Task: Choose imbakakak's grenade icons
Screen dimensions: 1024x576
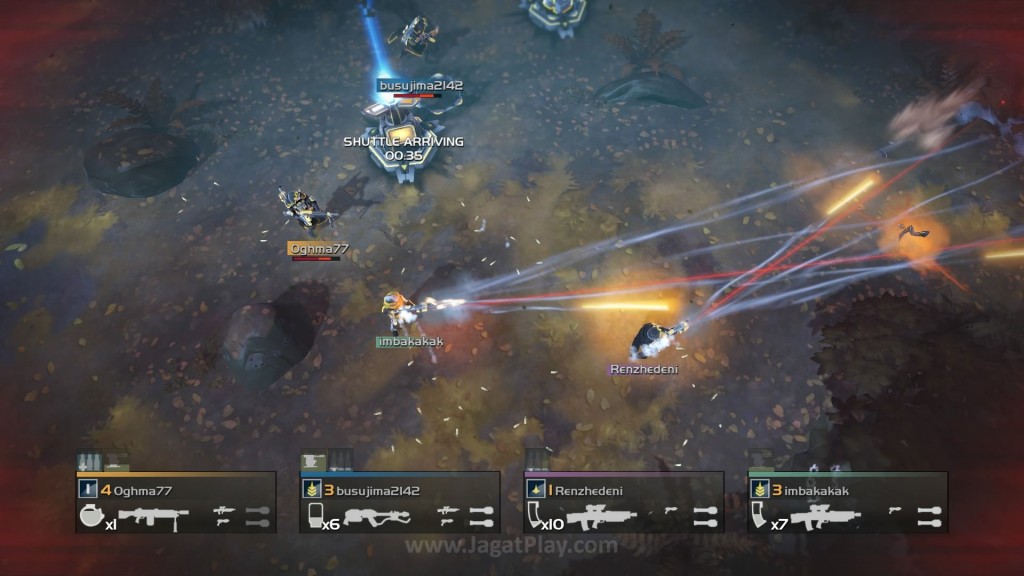Action: (929, 516)
